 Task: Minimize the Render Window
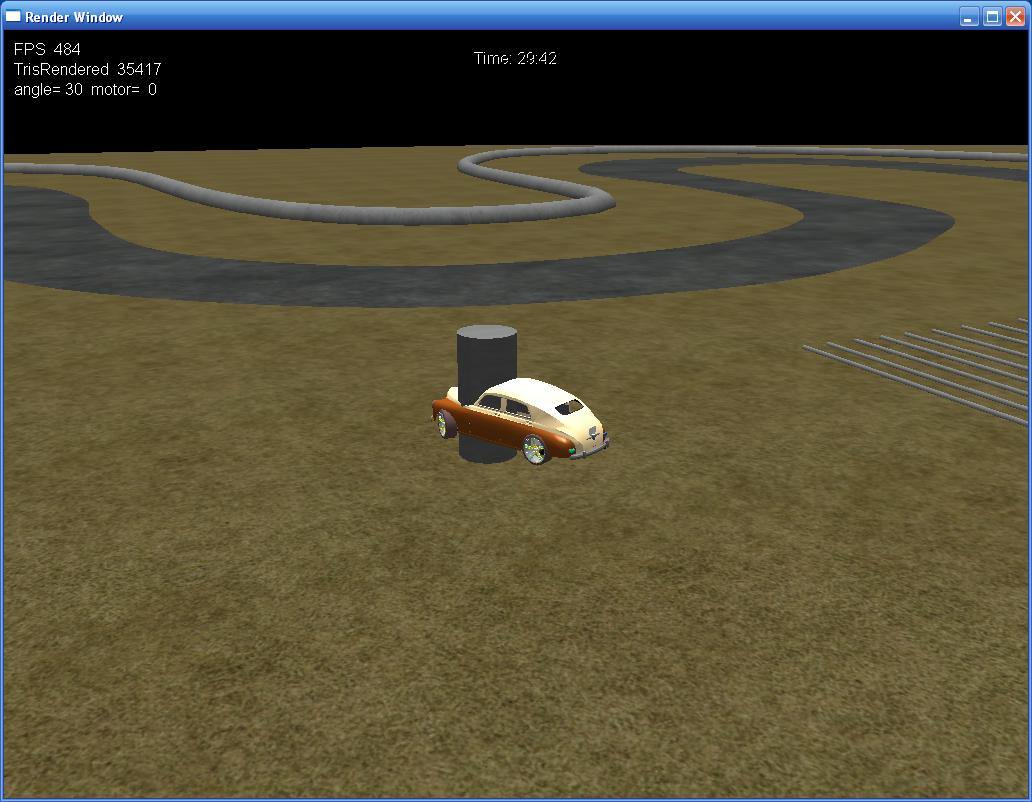(969, 16)
